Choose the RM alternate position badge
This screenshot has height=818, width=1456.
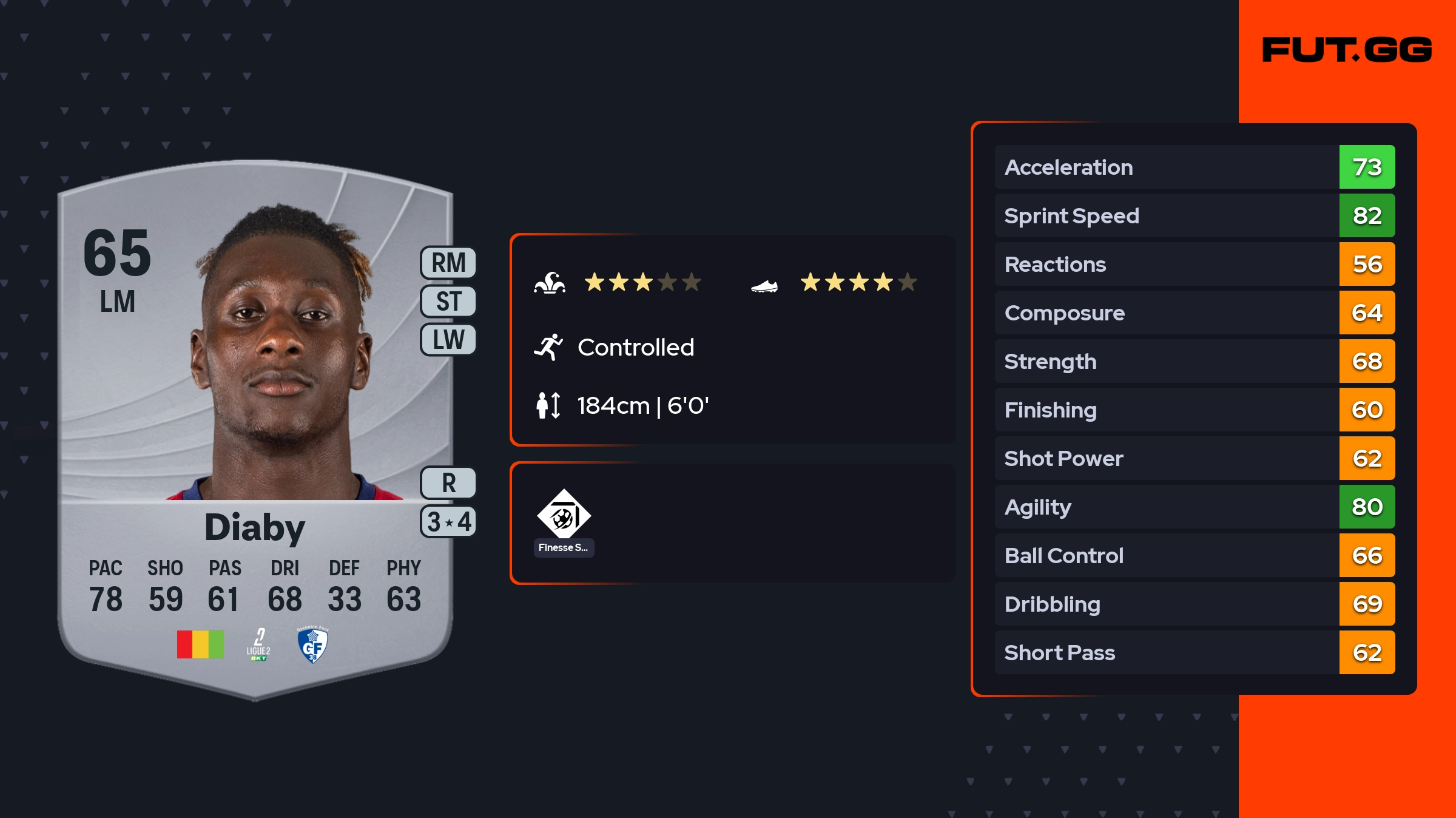448,263
